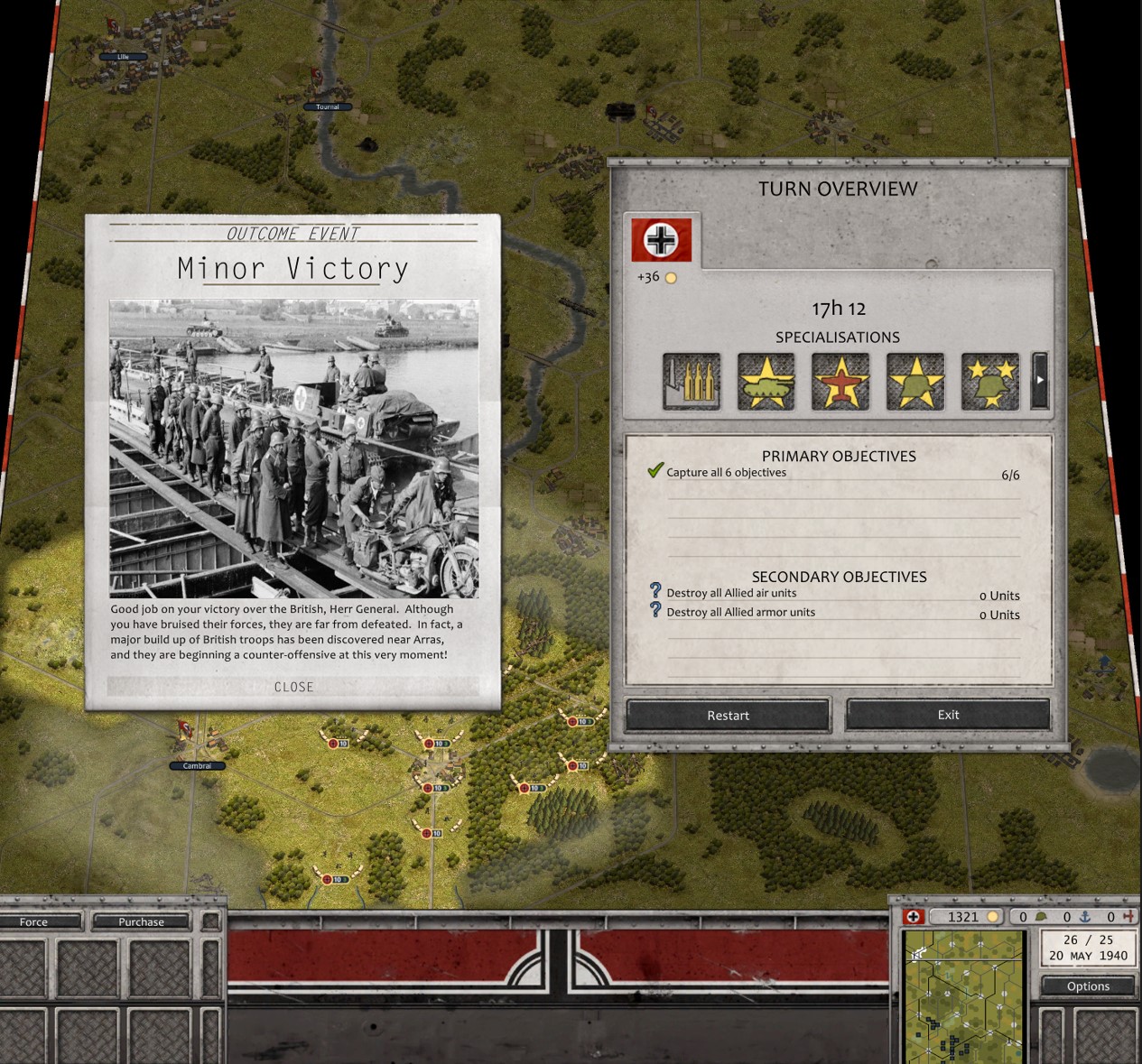Open the Options menu
This screenshot has height=1064, width=1142.
click(x=1088, y=985)
